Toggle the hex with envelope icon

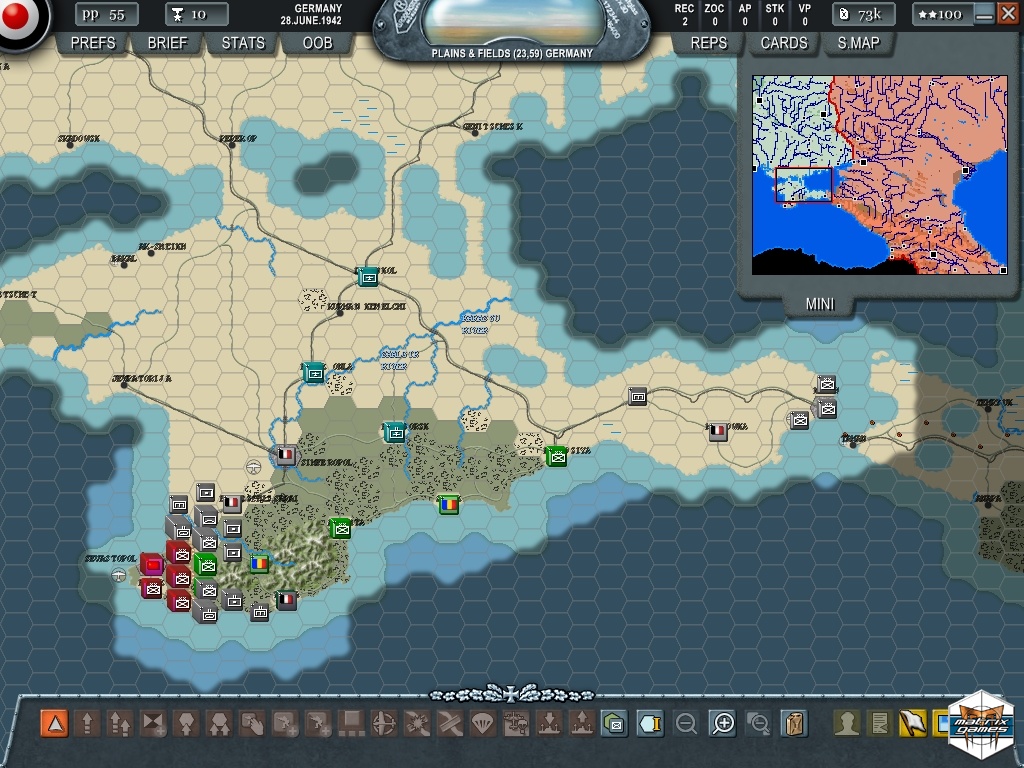point(614,723)
